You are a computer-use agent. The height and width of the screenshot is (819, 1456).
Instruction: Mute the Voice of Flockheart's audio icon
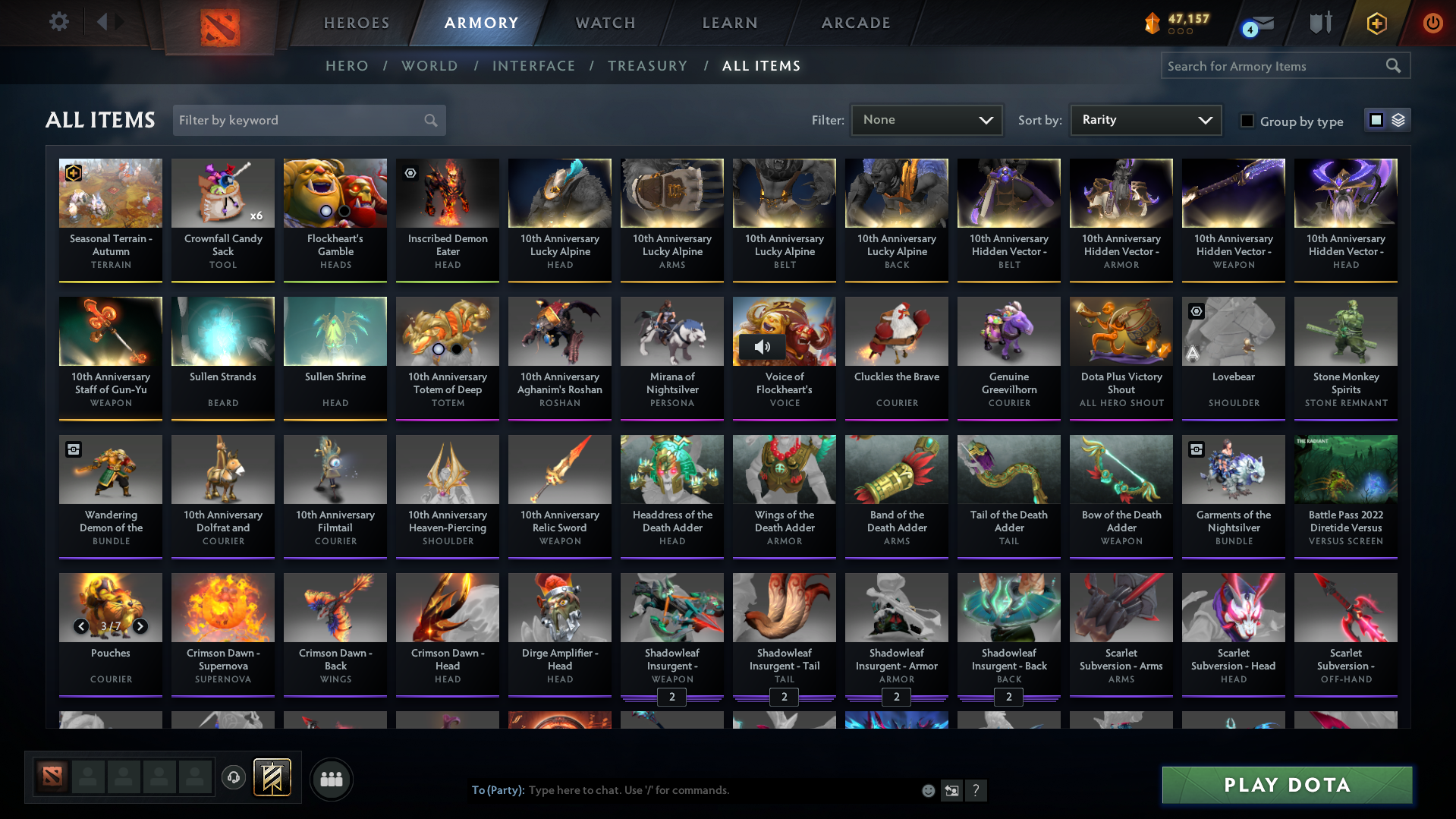(761, 346)
